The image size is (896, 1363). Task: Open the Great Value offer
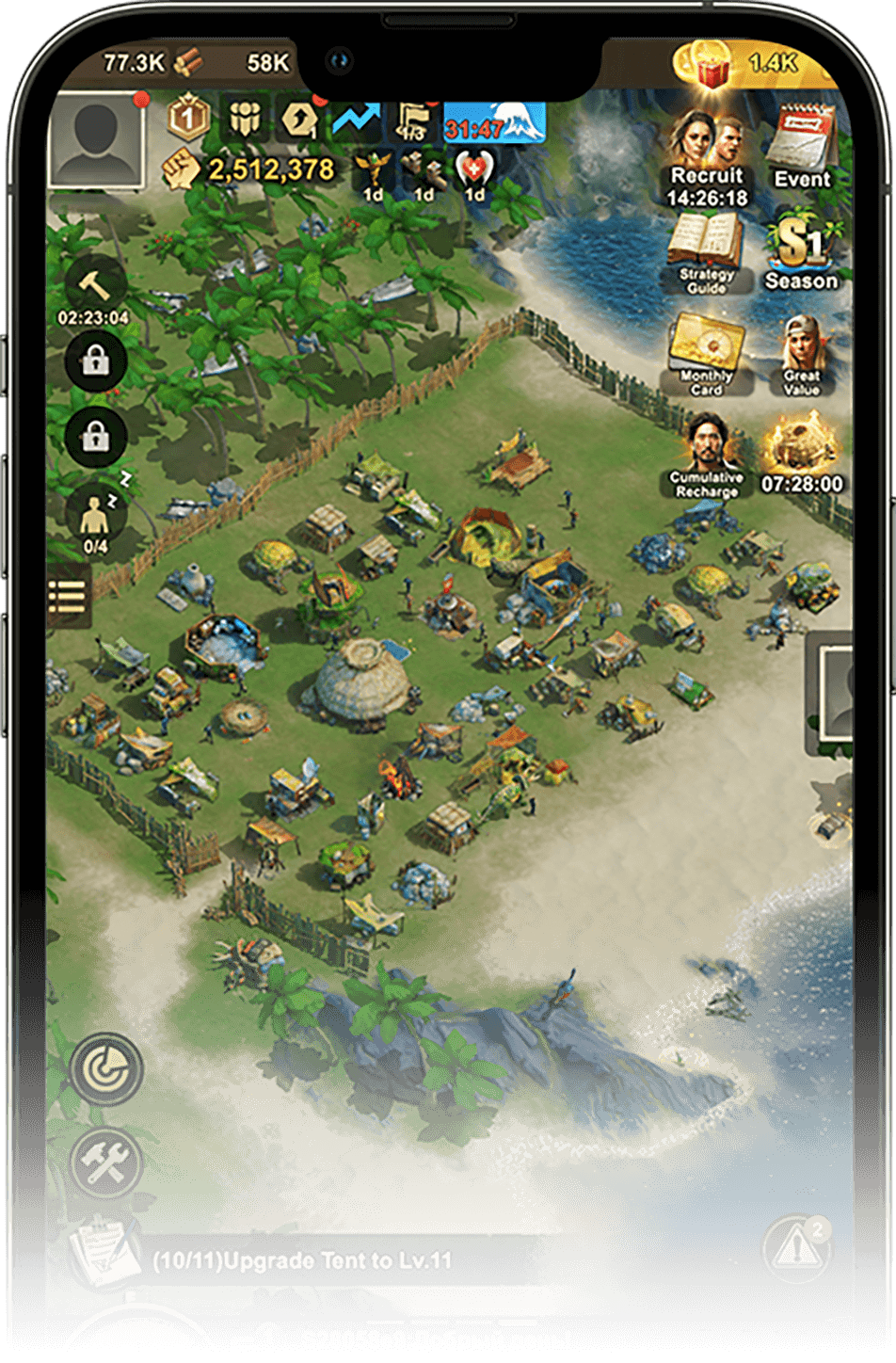pos(802,355)
